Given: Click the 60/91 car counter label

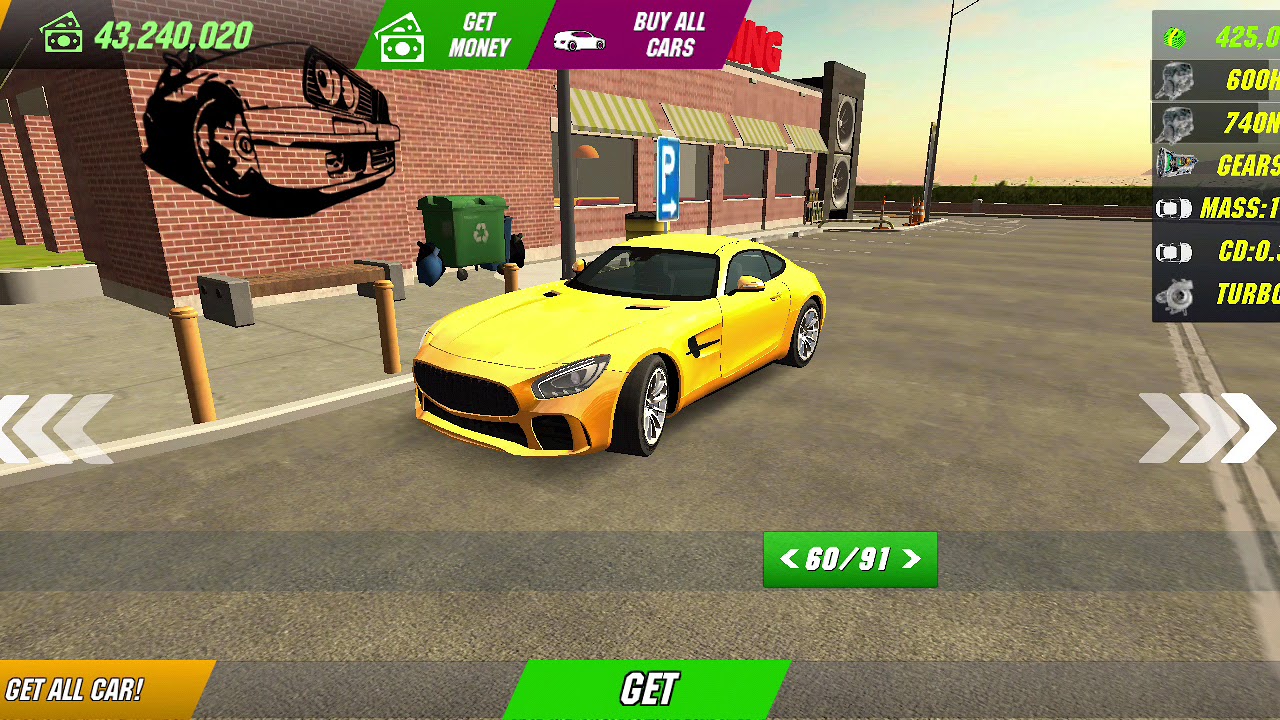Looking at the screenshot, I should pyautogui.click(x=850, y=560).
